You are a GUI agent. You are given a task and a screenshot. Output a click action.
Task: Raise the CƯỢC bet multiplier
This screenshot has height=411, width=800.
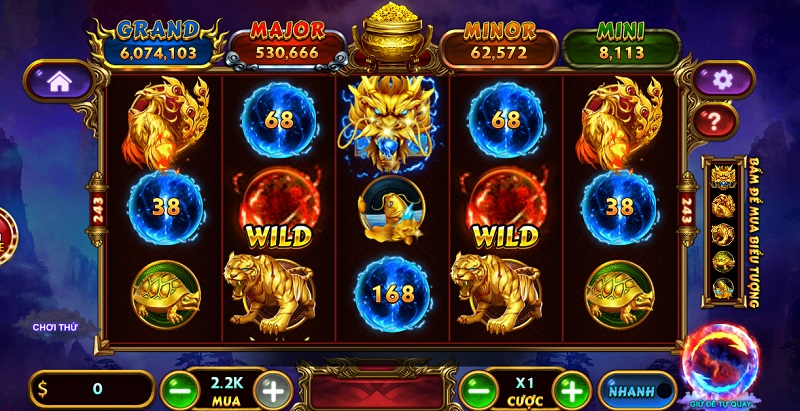[571, 390]
